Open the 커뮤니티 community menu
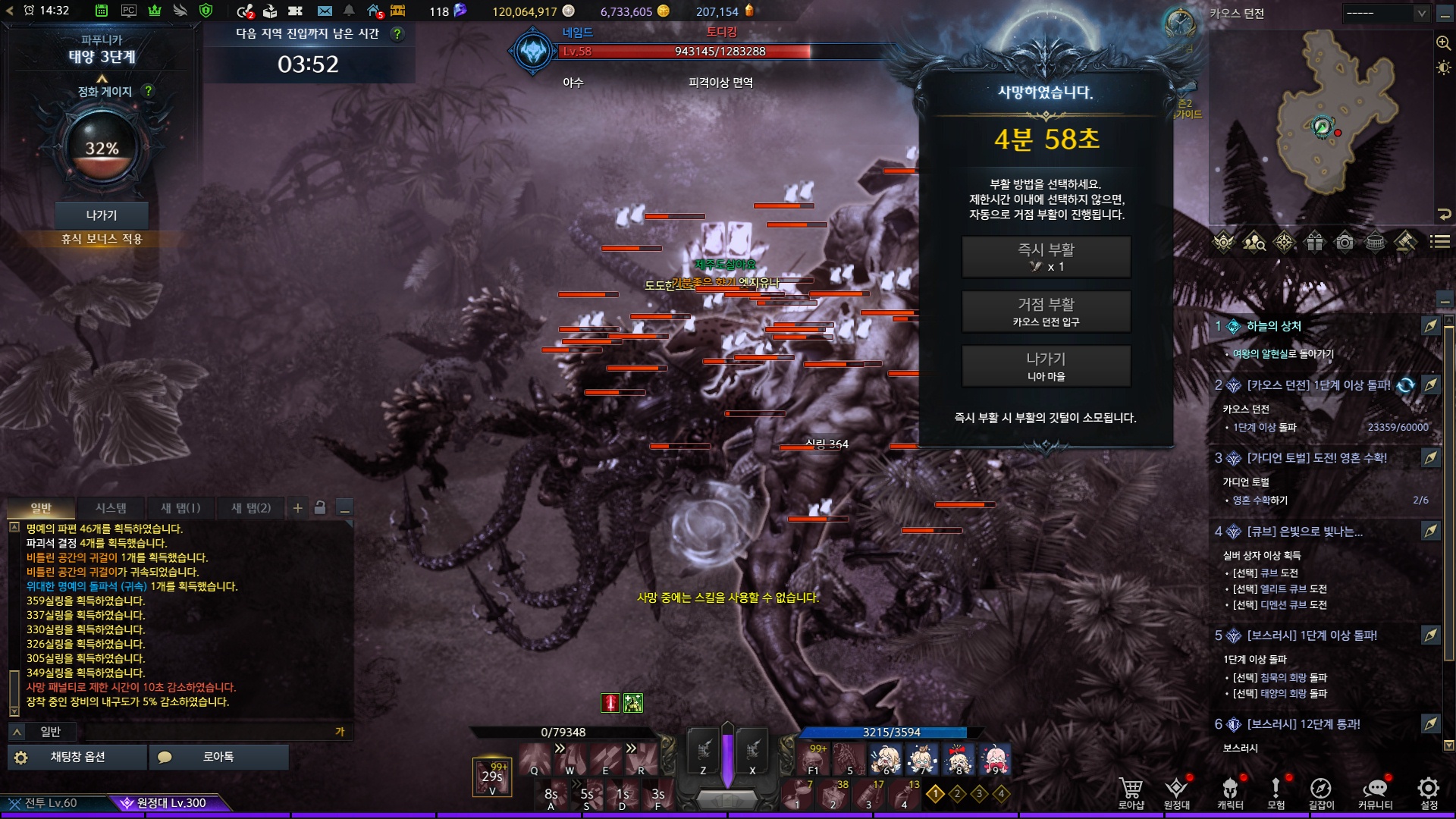 (x=1375, y=792)
